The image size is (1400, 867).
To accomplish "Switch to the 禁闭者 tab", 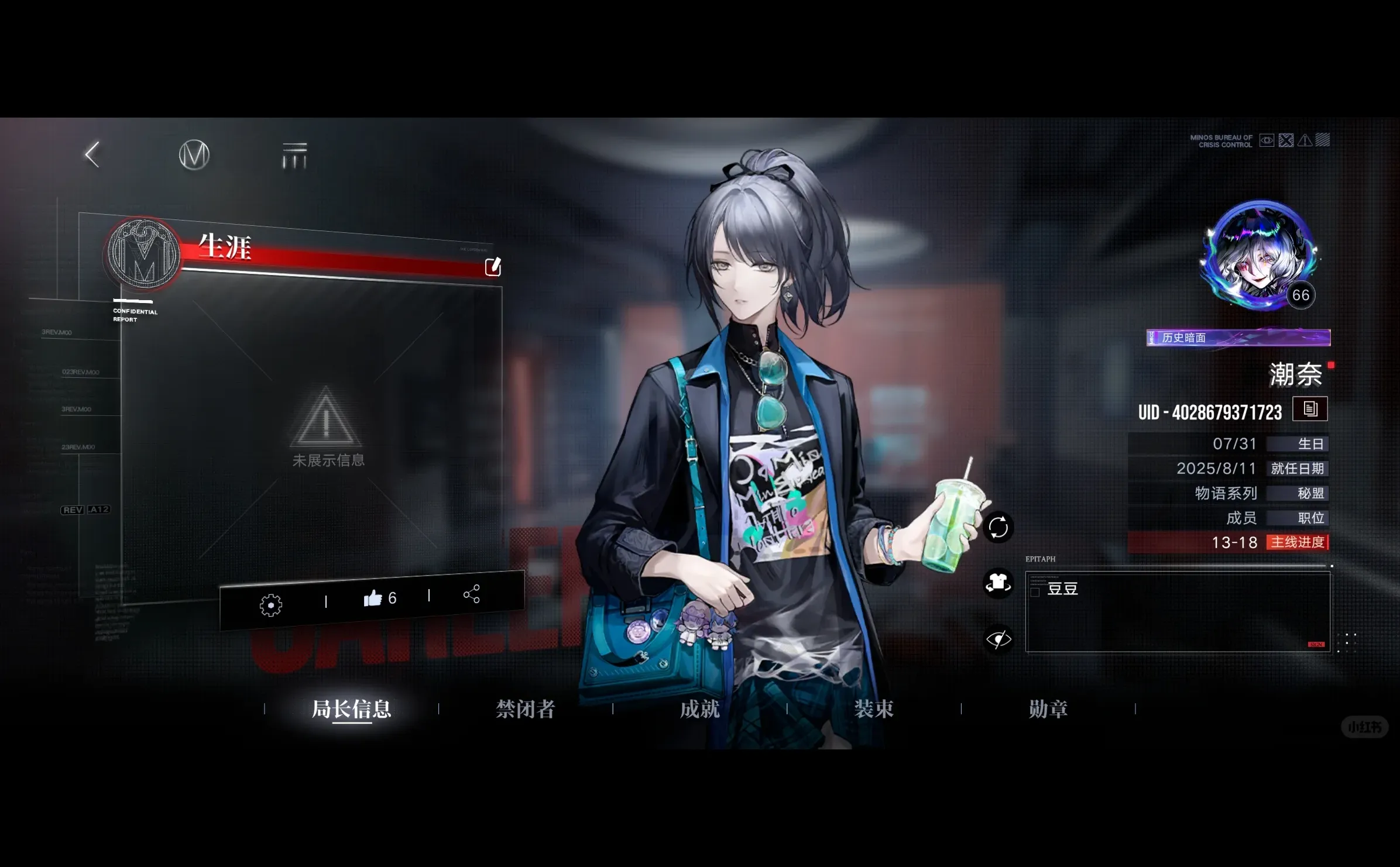I will point(525,709).
